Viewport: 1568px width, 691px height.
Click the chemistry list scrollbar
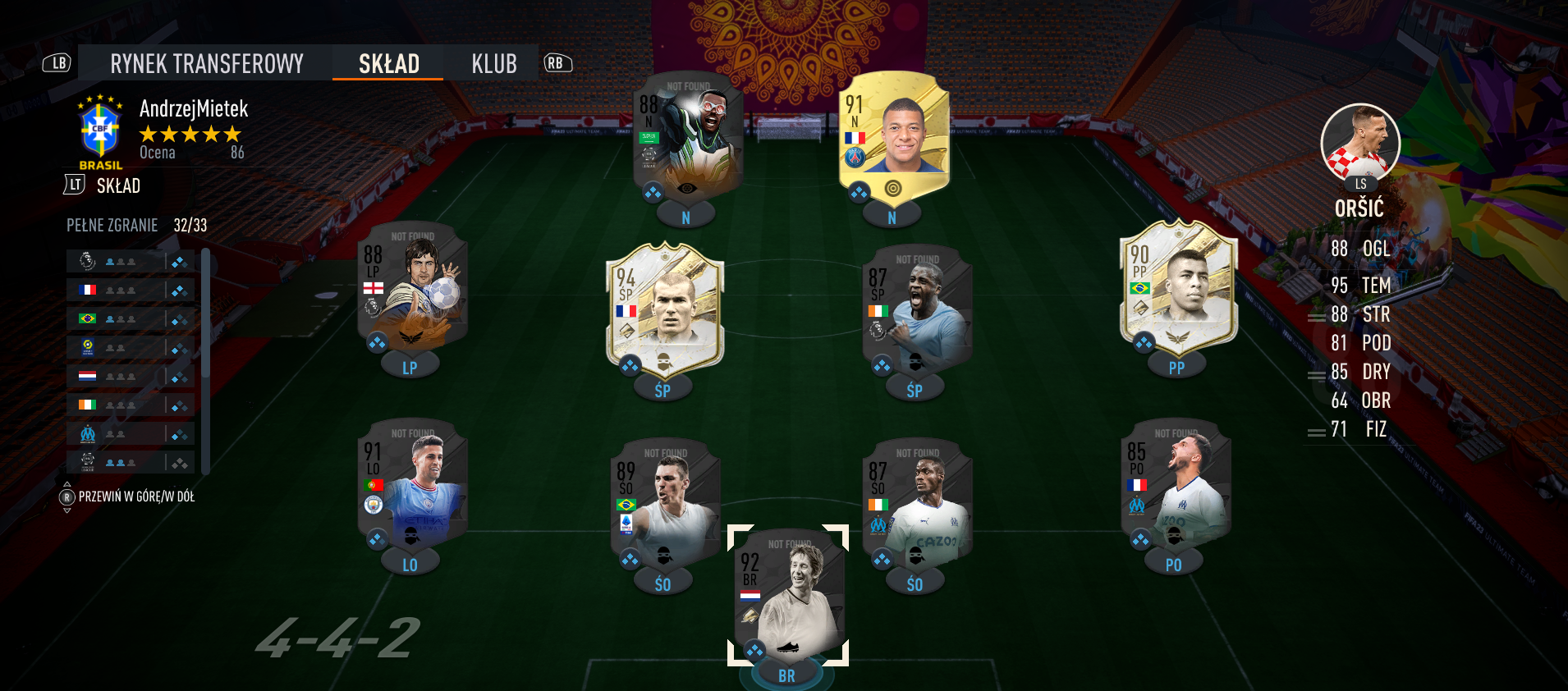pos(205,361)
